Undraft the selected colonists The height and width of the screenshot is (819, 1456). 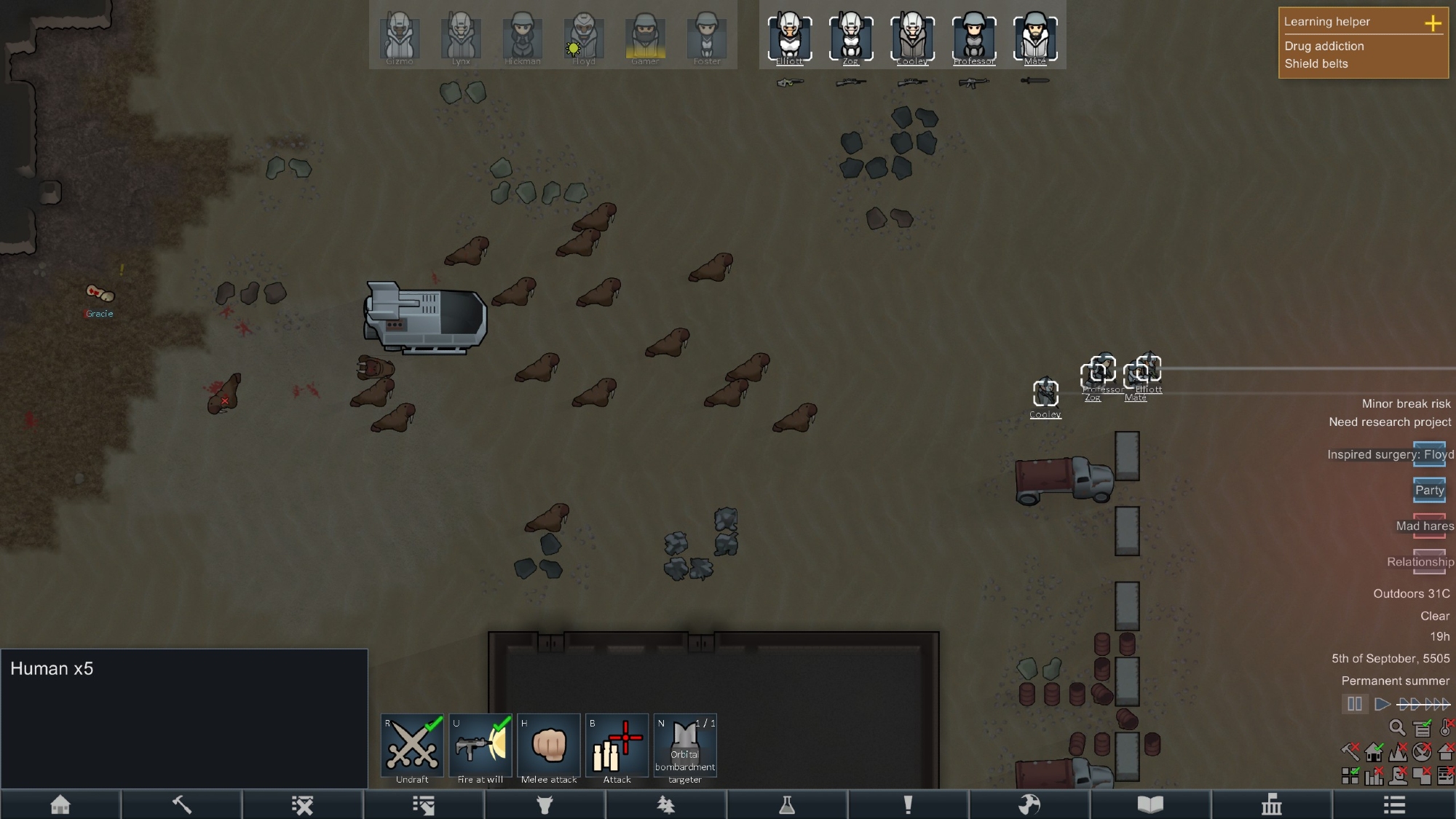coord(412,745)
